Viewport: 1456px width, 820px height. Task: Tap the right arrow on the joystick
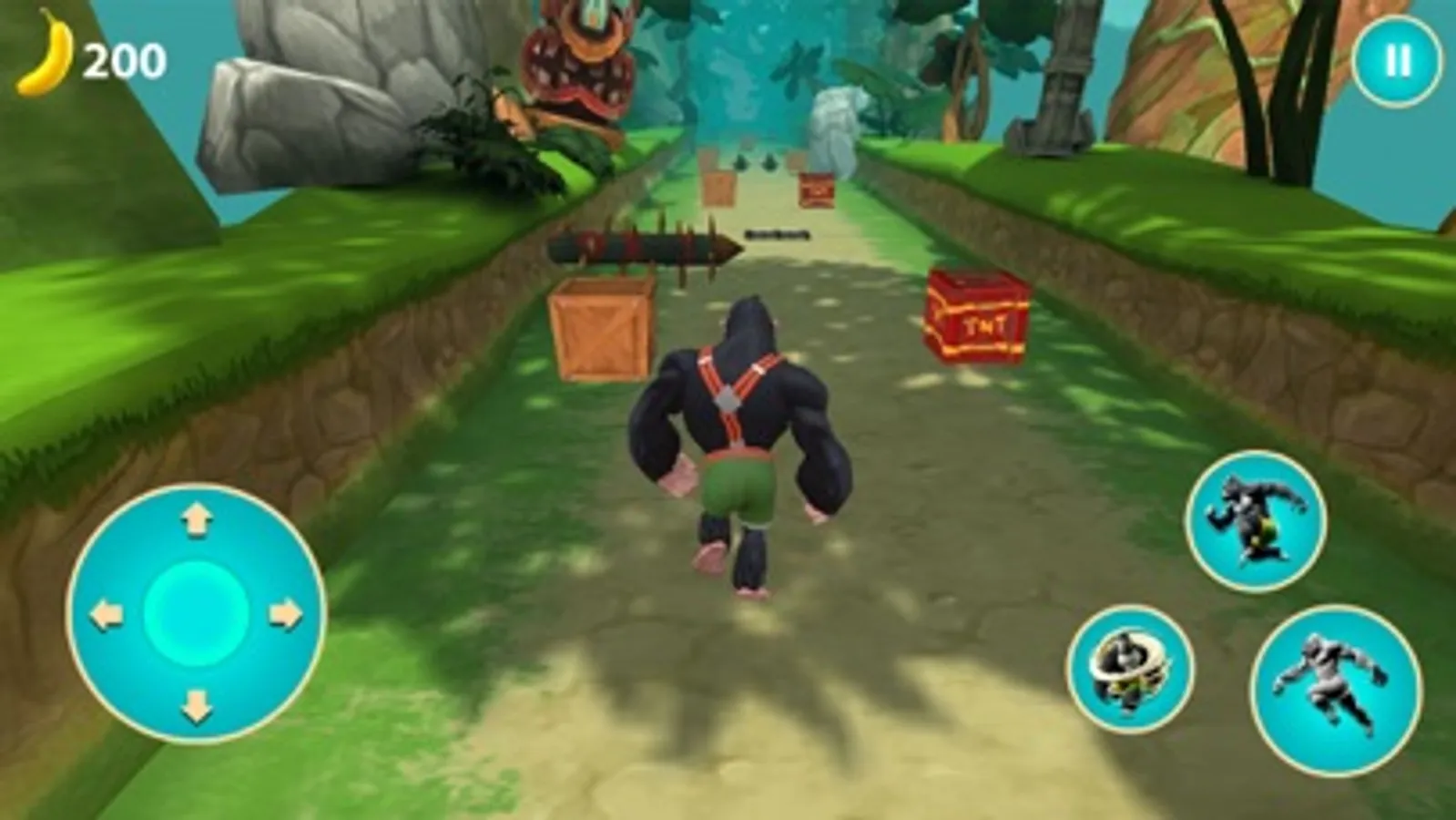284,613
